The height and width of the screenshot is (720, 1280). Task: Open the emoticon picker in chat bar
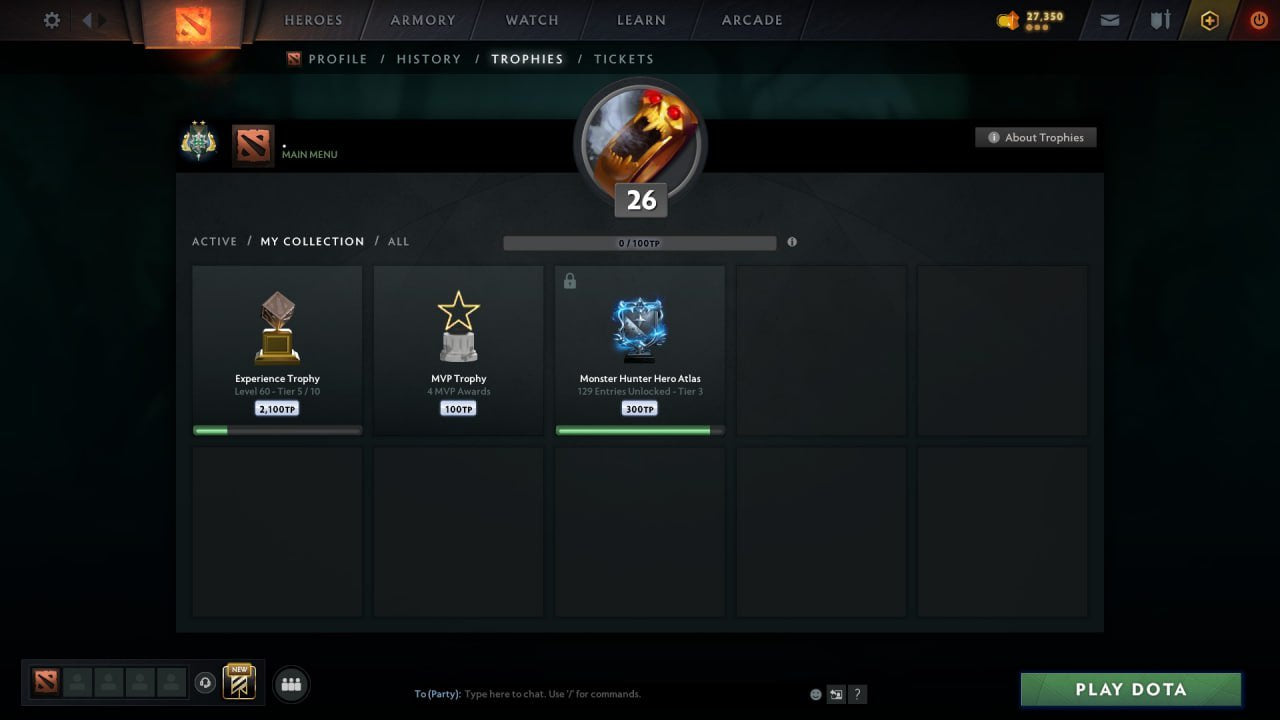pyautogui.click(x=815, y=693)
